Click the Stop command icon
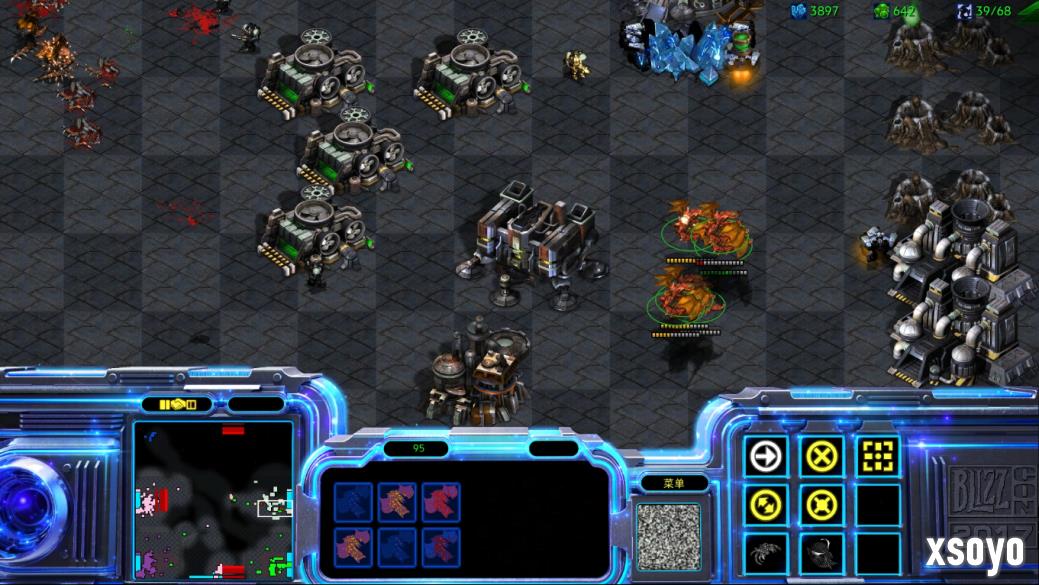The width and height of the screenshot is (1039, 585). pyautogui.click(x=822, y=457)
